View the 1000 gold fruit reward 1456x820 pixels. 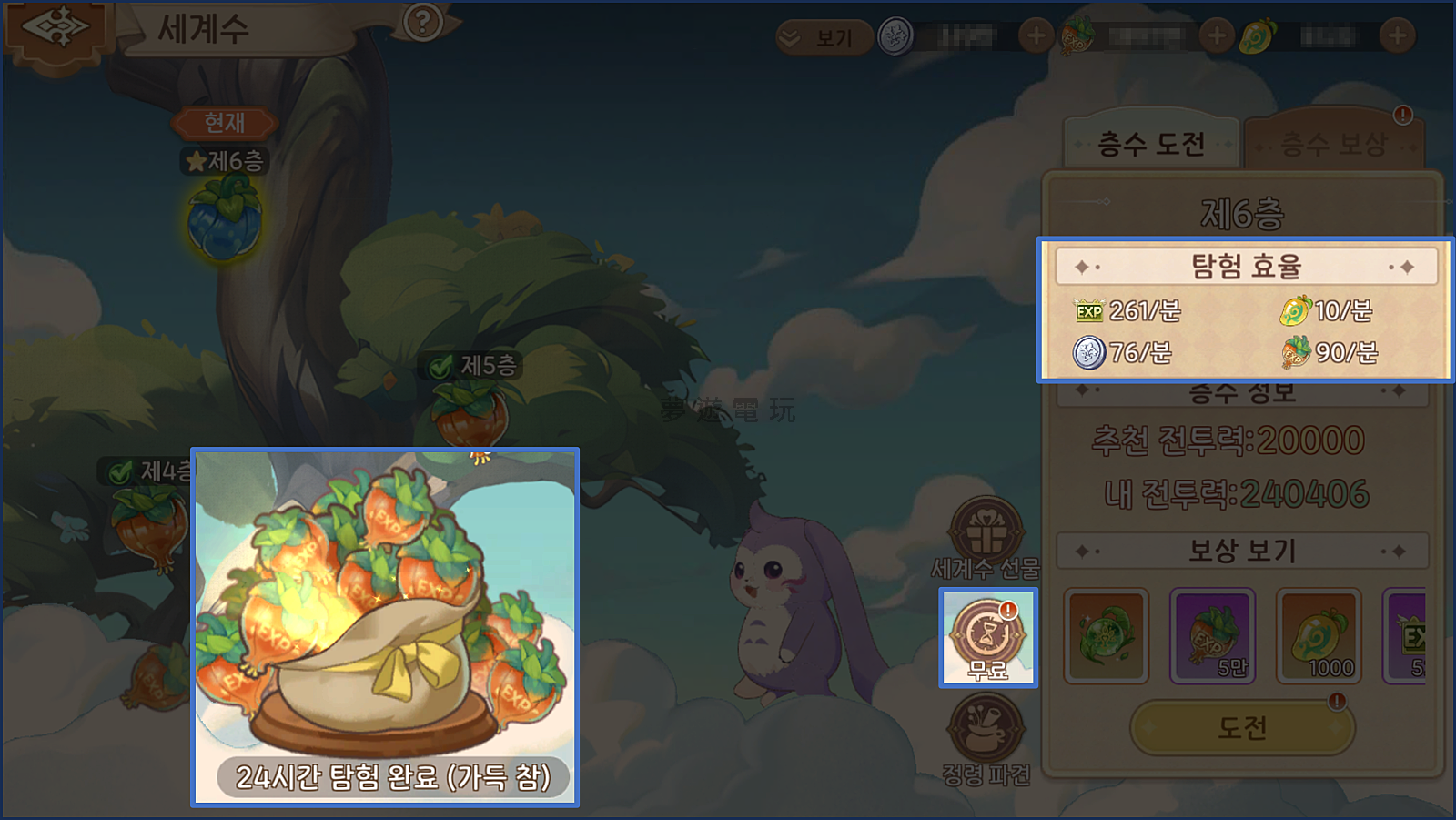1319,635
